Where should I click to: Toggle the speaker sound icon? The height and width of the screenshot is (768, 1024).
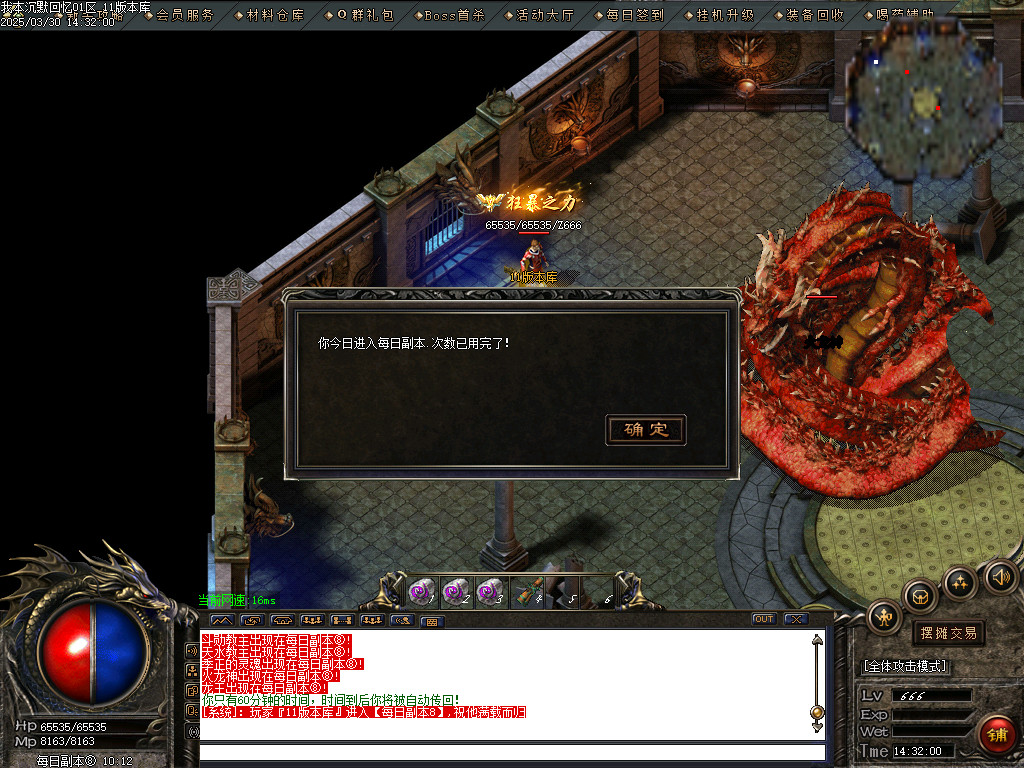[1000, 577]
